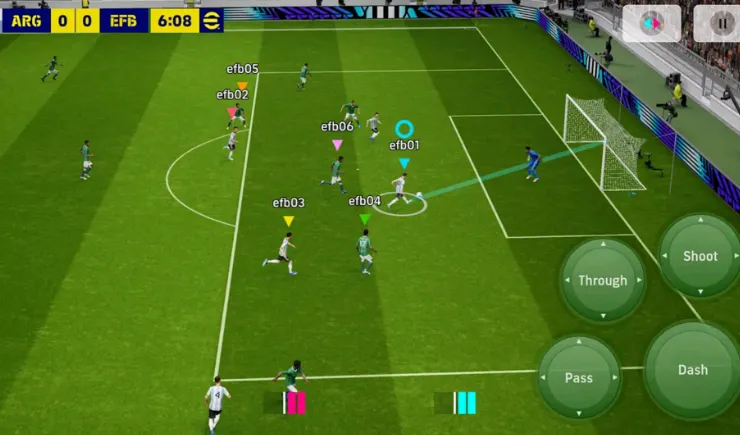Viewport: 740px width, 435px height.
Task: Pause the match
Action: tap(722, 22)
